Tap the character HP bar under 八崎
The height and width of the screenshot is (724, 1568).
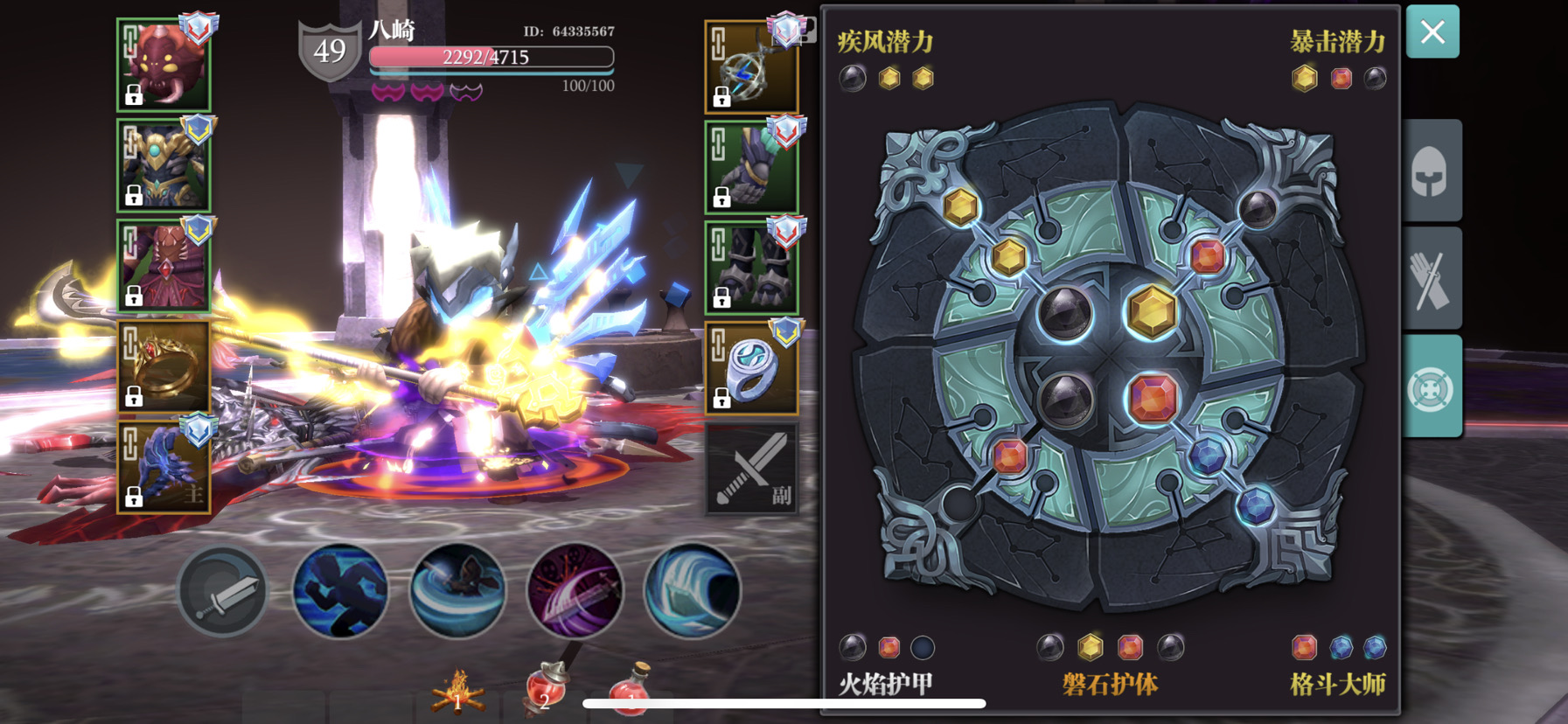[491, 57]
